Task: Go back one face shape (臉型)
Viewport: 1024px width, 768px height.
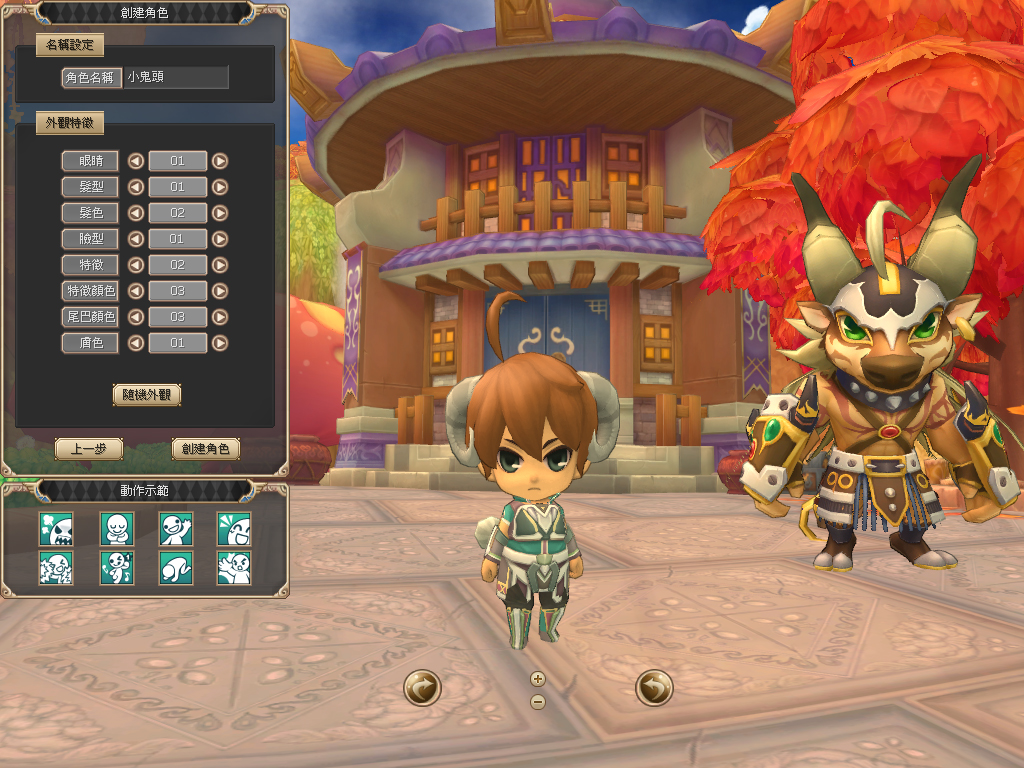Action: click(135, 239)
